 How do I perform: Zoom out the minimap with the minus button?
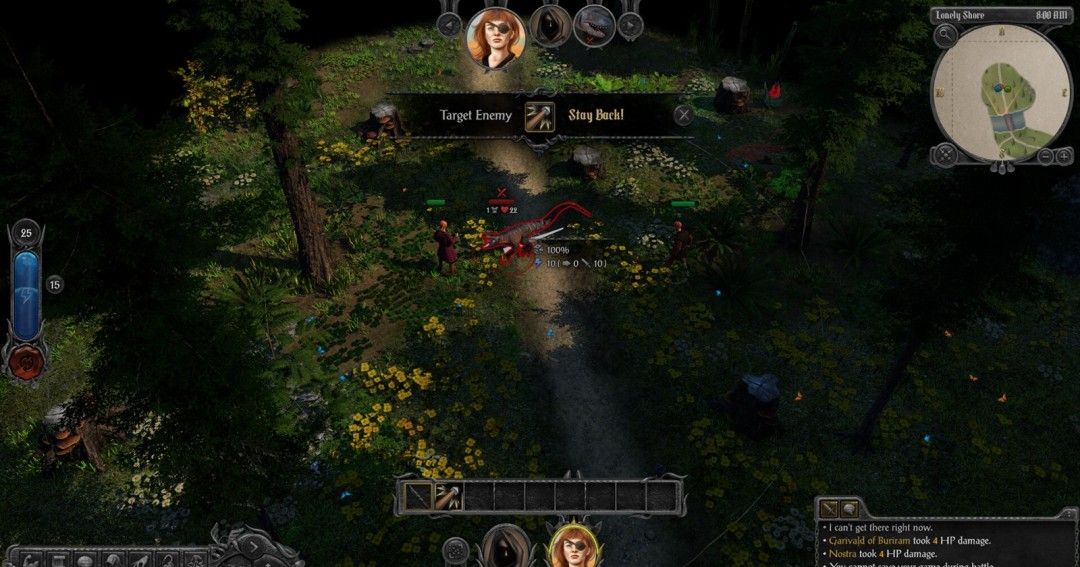pyautogui.click(x=1044, y=155)
